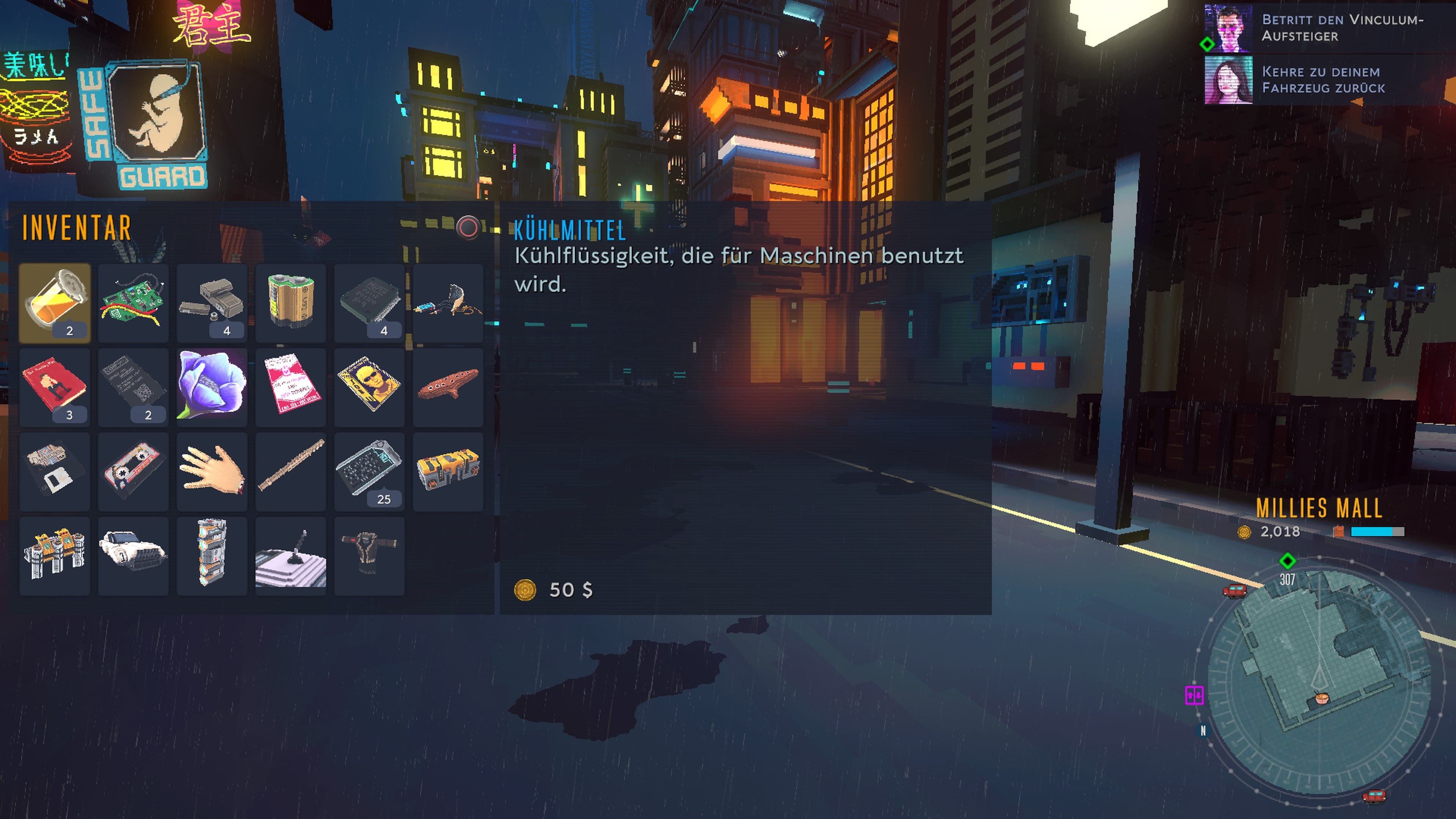Select the pink flyer item

[x=290, y=387]
